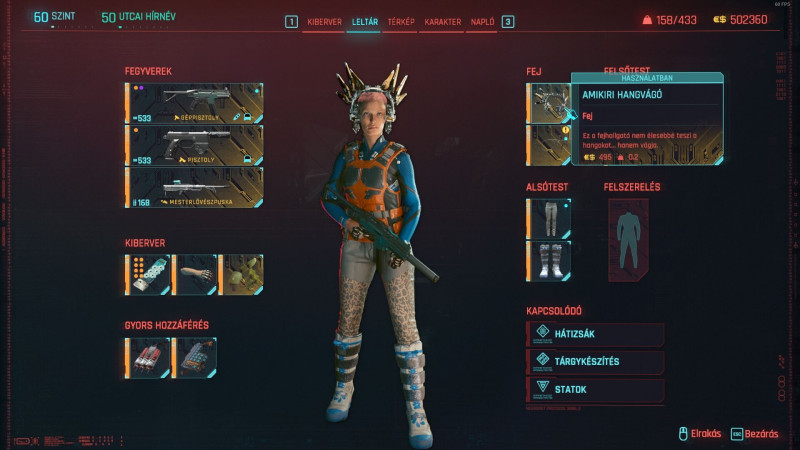Open the red grenade quick access slot
This screenshot has height=450, width=800.
[147, 358]
